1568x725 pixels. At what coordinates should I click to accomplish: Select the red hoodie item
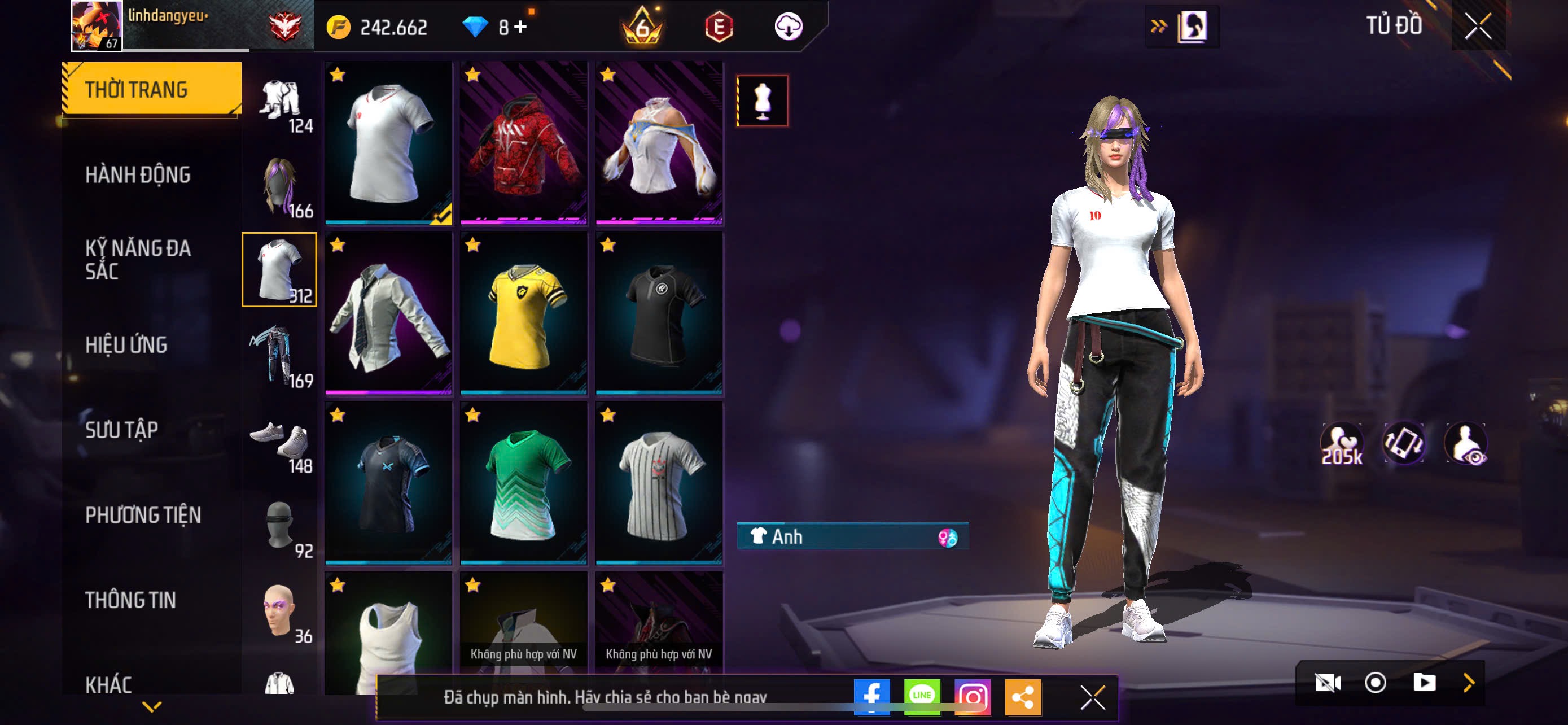(523, 142)
